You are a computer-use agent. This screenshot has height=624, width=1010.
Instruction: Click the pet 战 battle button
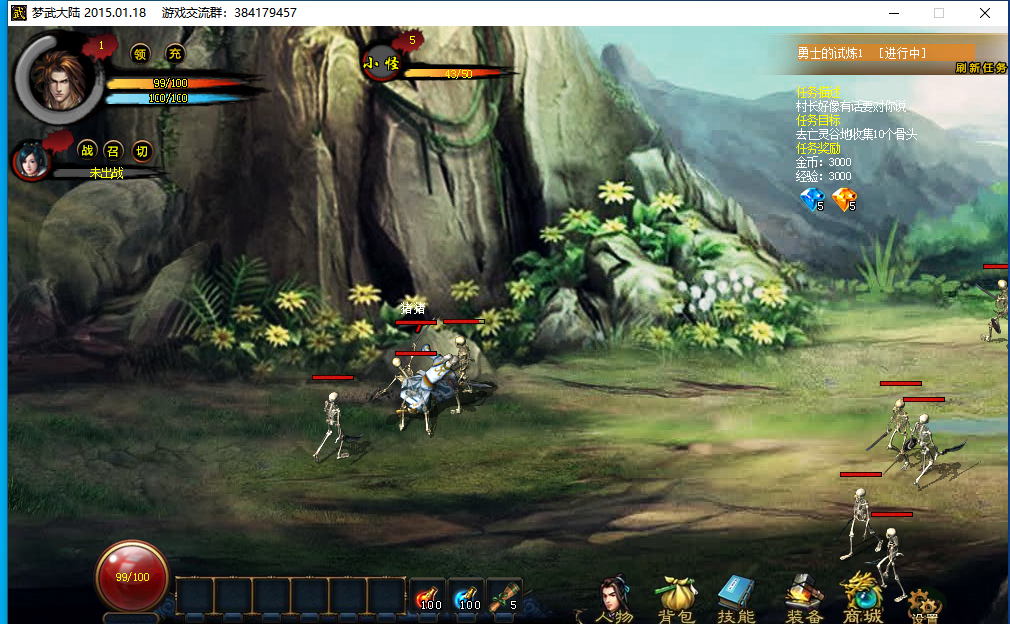pos(87,151)
